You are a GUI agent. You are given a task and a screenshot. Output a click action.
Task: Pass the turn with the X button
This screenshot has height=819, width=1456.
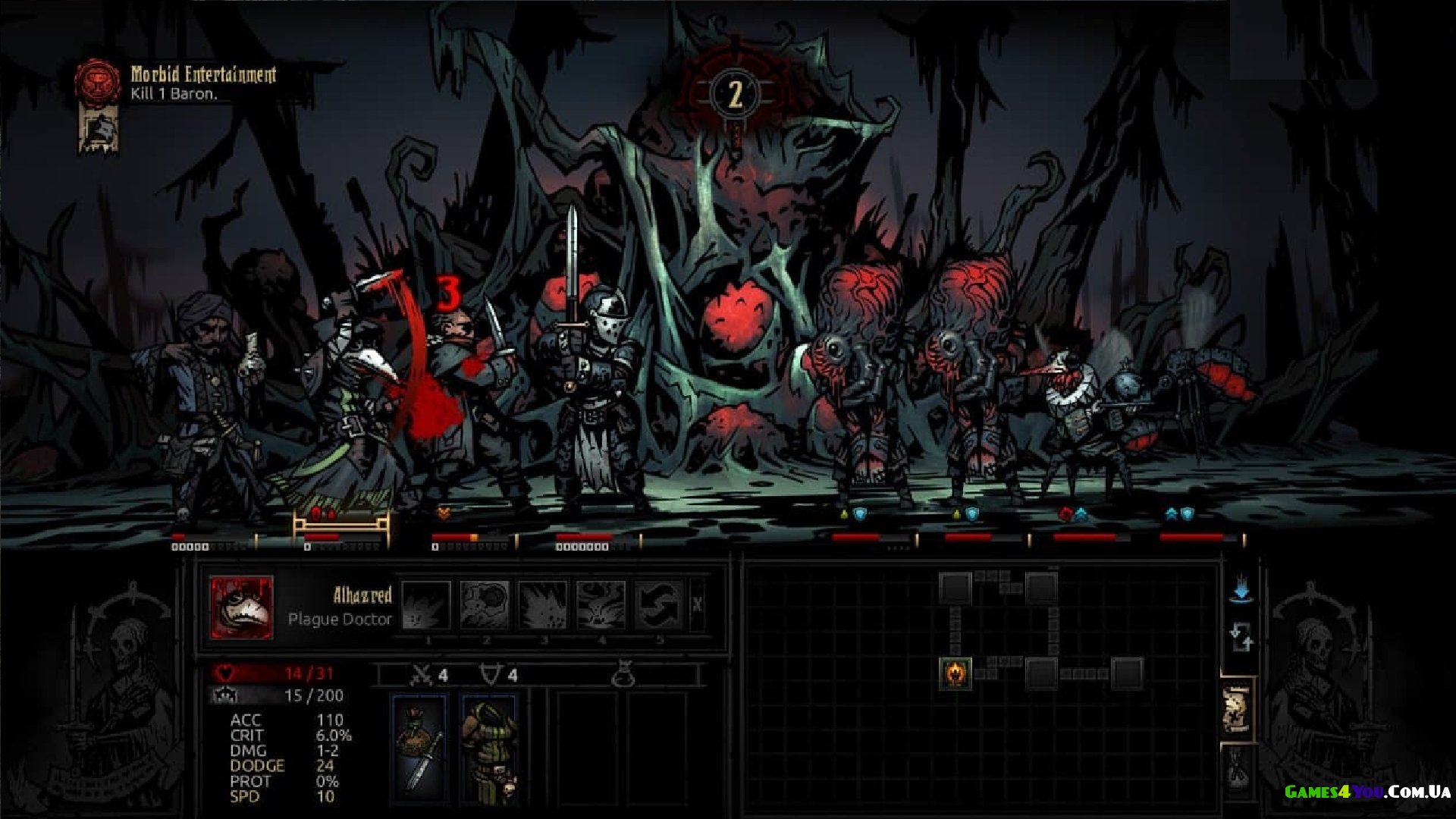[697, 605]
